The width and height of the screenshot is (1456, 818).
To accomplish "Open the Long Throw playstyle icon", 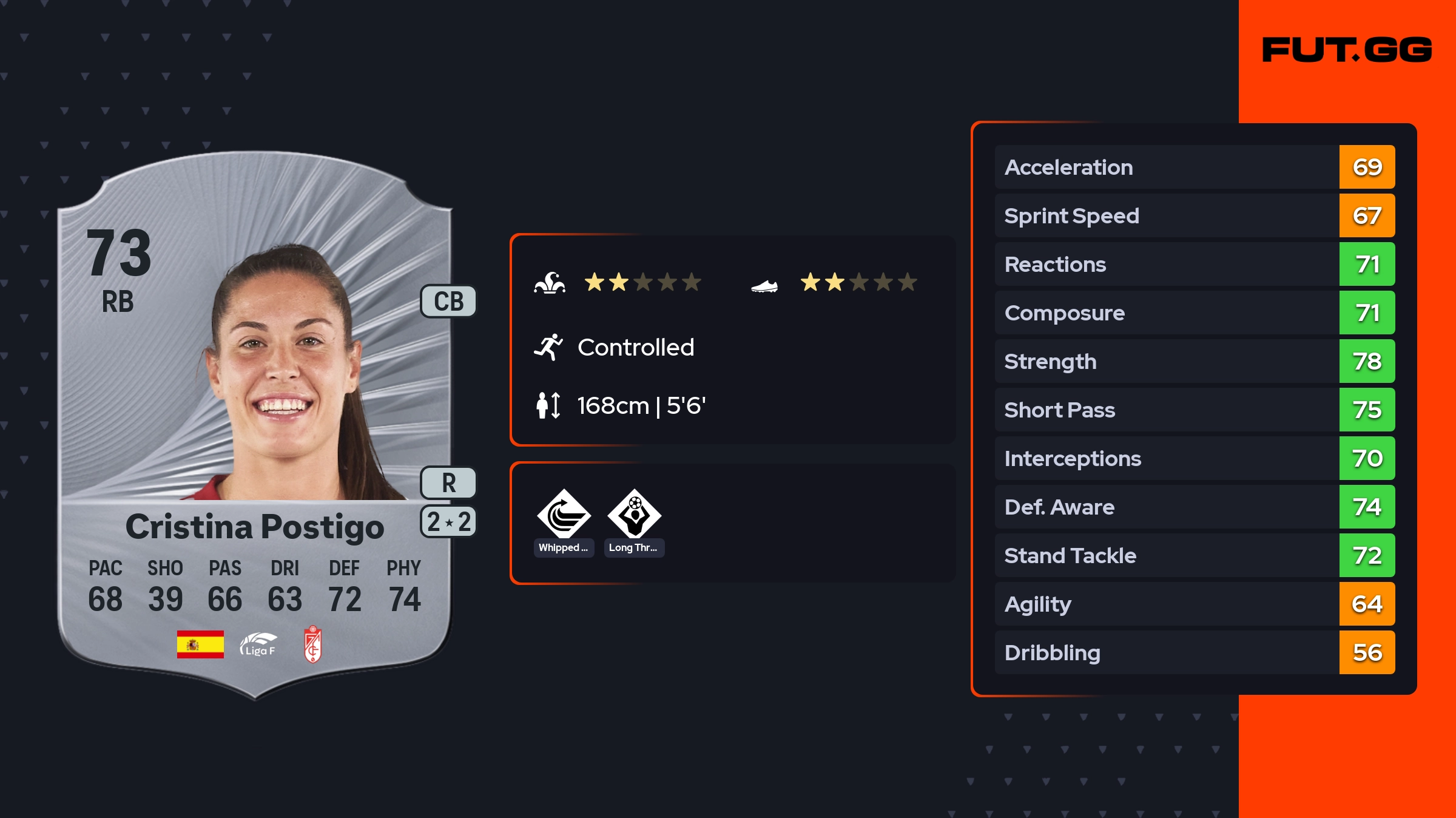I will coord(634,515).
